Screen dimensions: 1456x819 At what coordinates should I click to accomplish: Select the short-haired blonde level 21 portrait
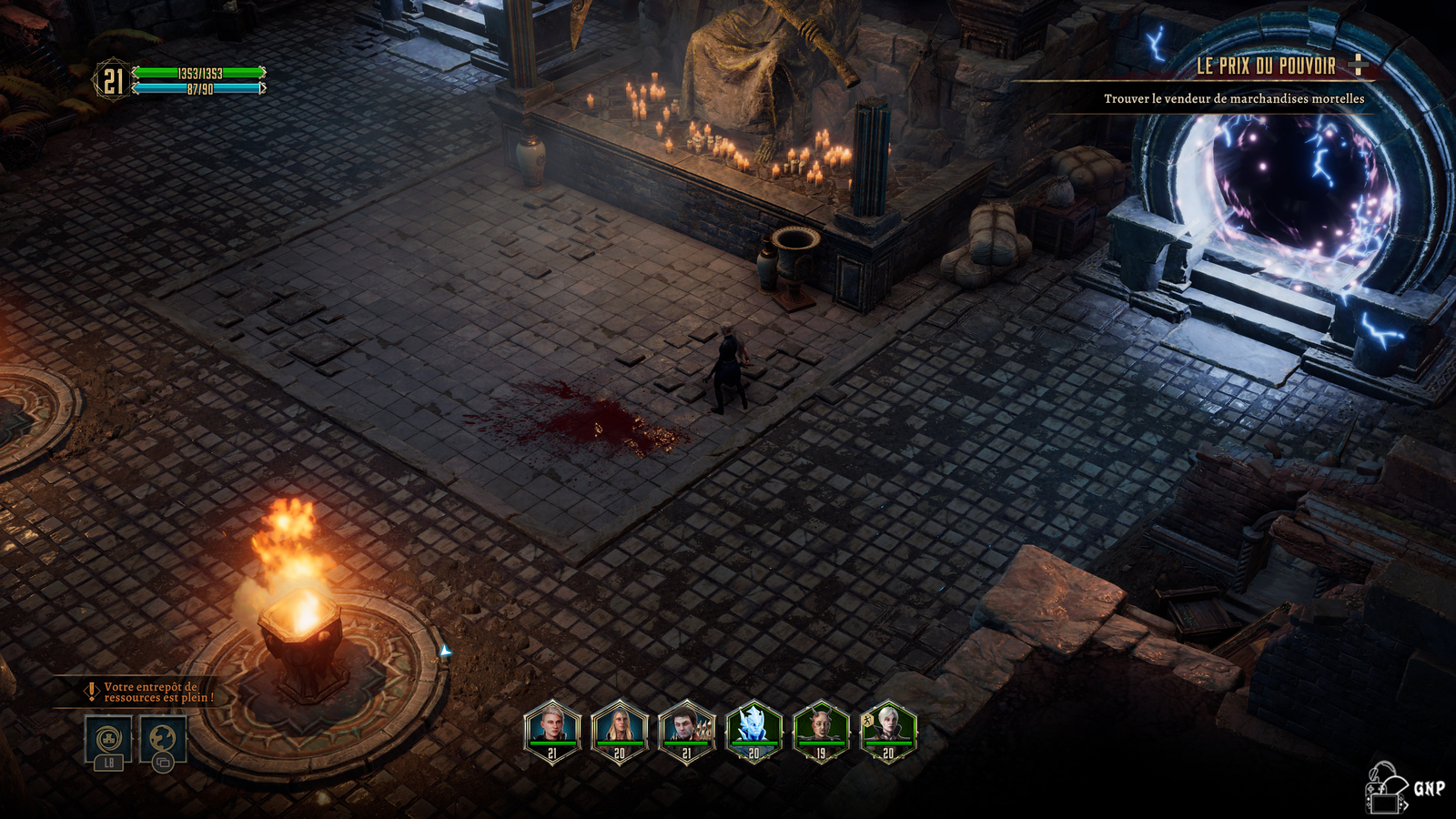(x=551, y=731)
